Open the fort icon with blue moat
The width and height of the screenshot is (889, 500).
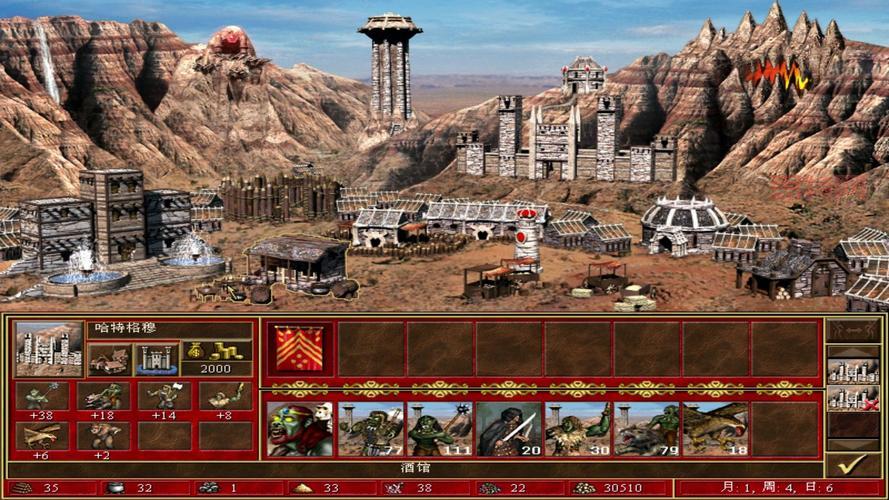(x=157, y=358)
